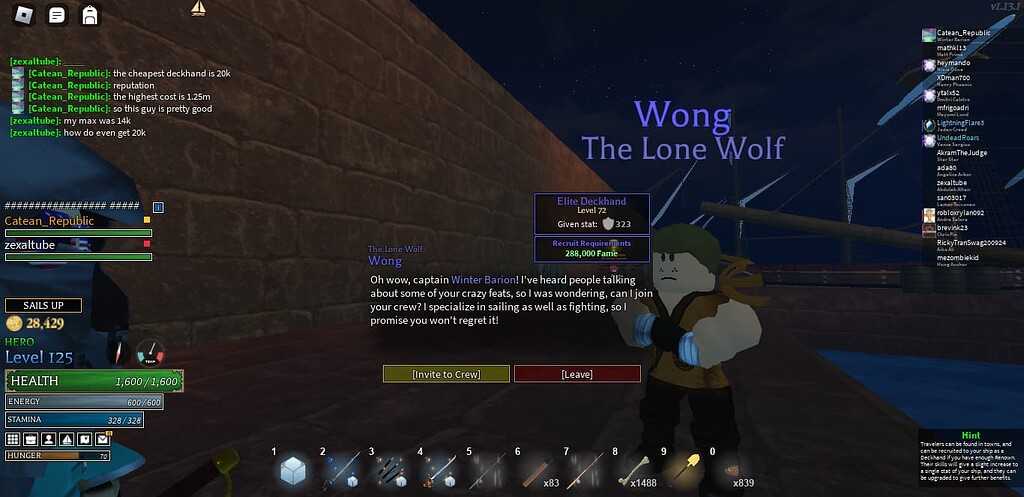Image resolution: width=1024 pixels, height=497 pixels.
Task: Open the Roblox backpack inventory
Action: coord(89,15)
